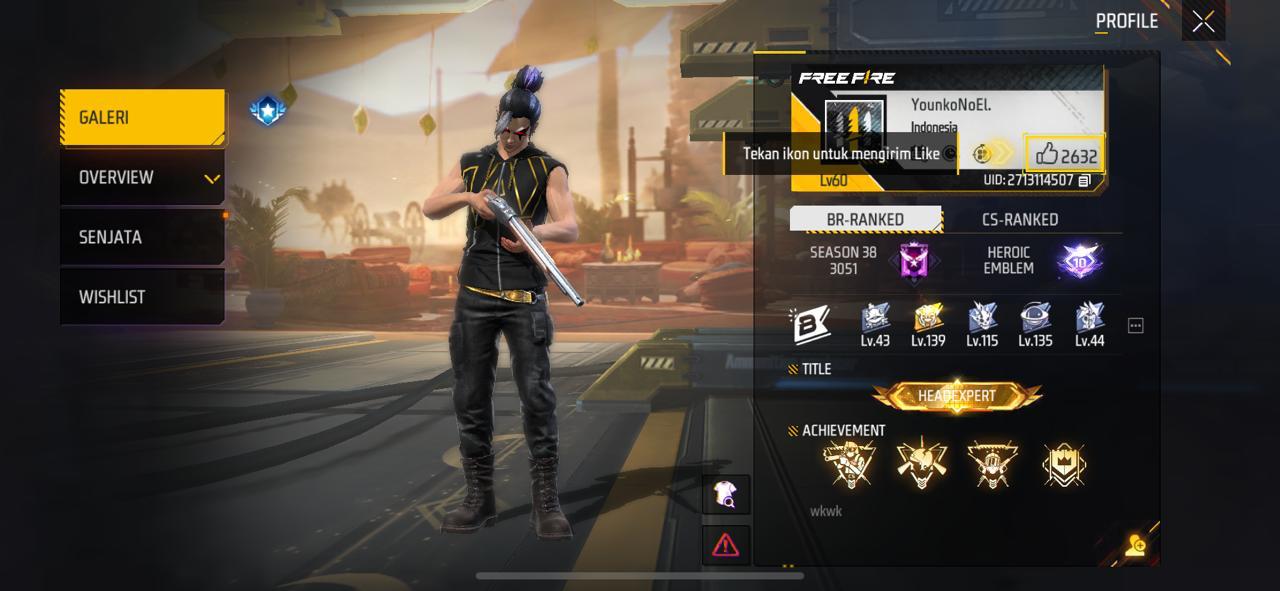Add this player as a friend
Viewport: 1280px width, 591px height.
point(1135,545)
